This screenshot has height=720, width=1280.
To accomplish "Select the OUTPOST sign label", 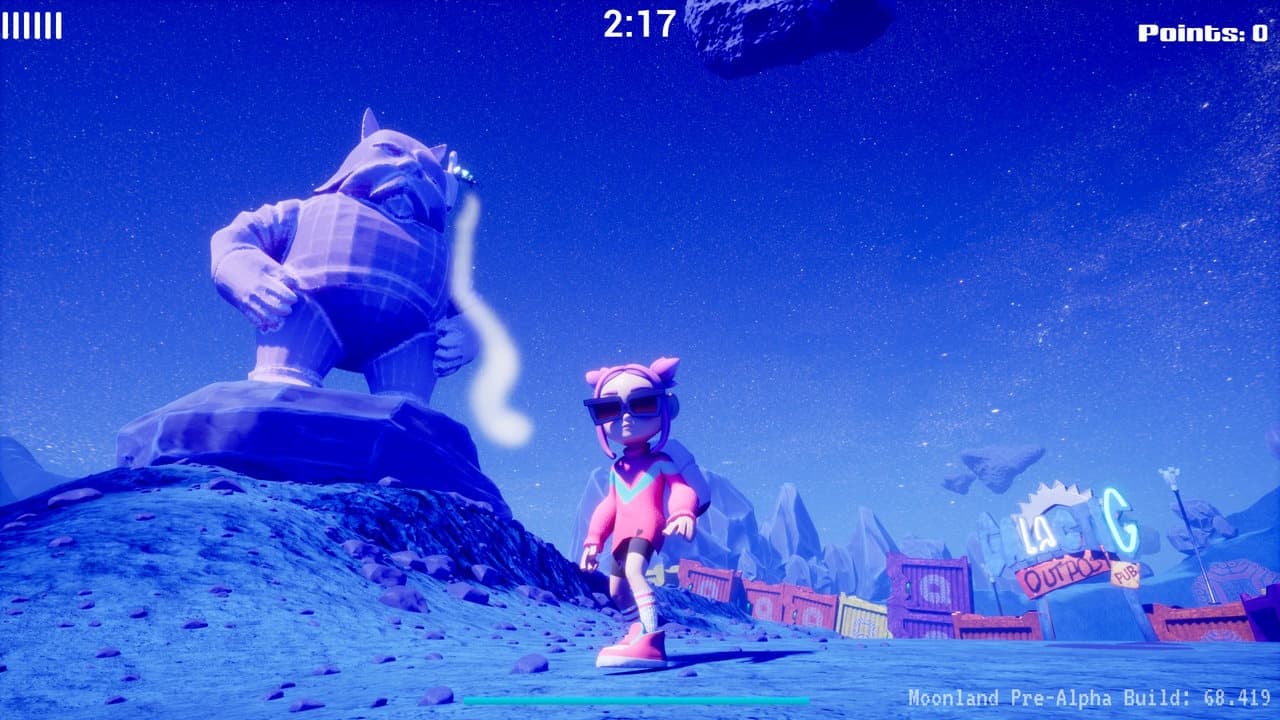I will tap(1065, 575).
